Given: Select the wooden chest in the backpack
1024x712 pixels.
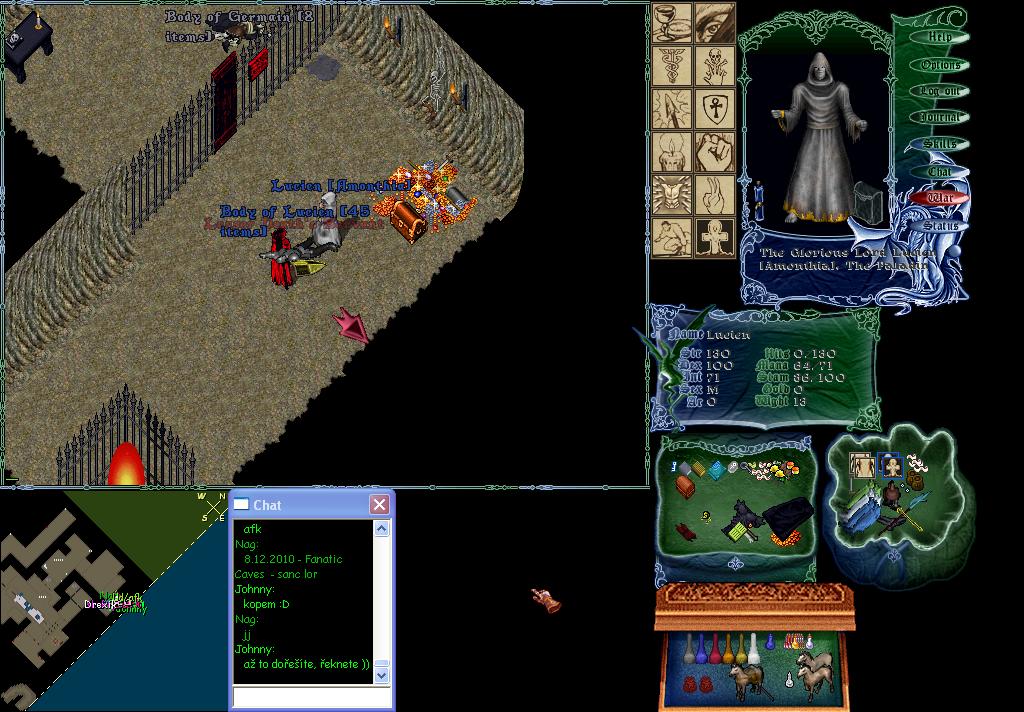Looking at the screenshot, I should (685, 484).
